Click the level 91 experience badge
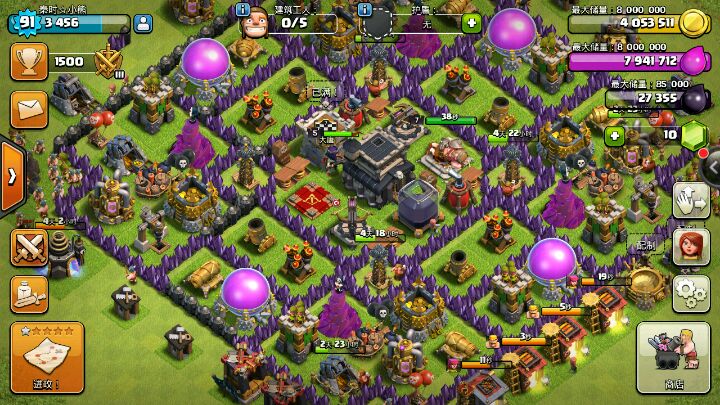The height and width of the screenshot is (405, 720). [x=22, y=19]
